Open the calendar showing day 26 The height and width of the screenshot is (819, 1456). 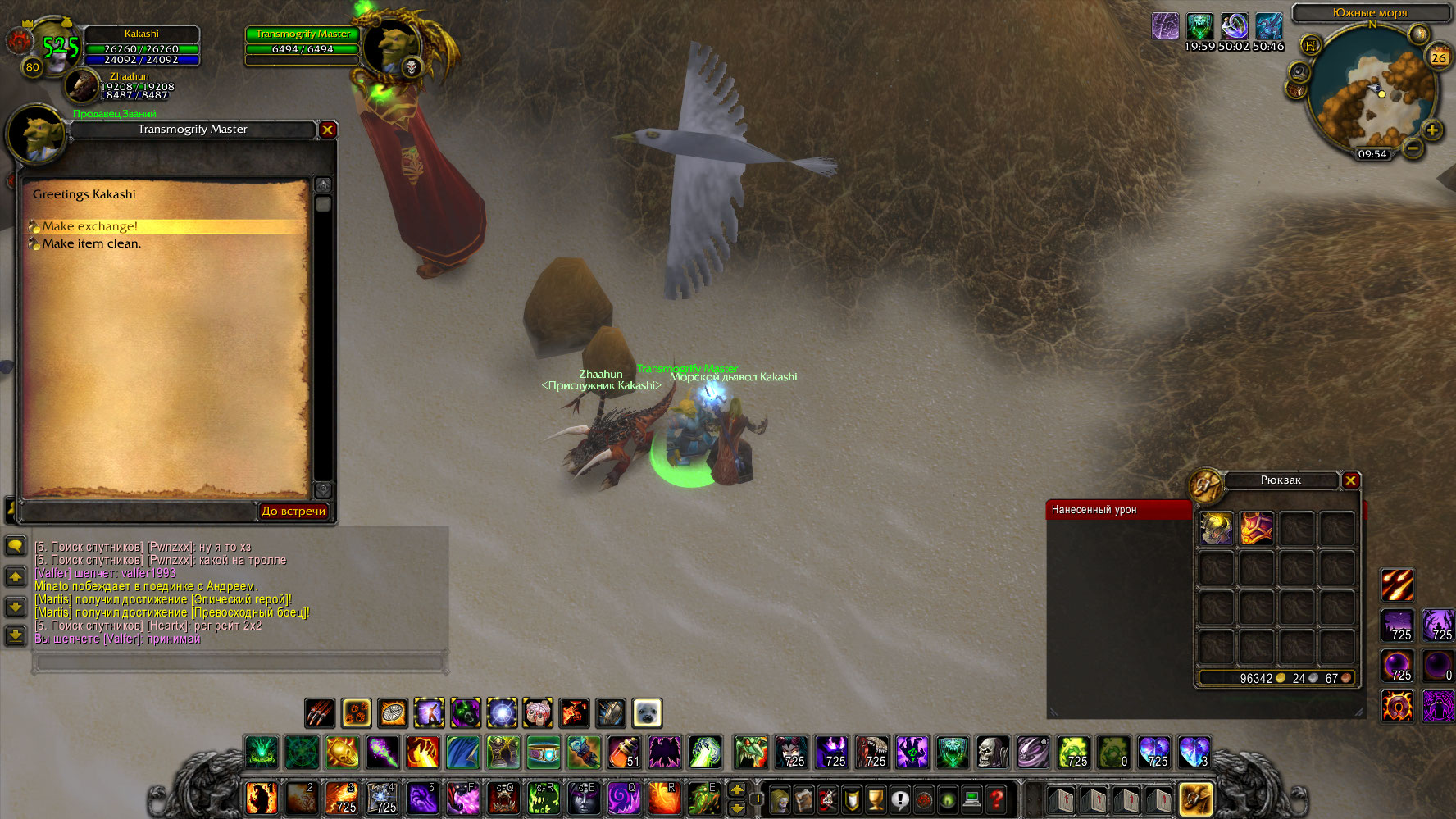(1439, 57)
